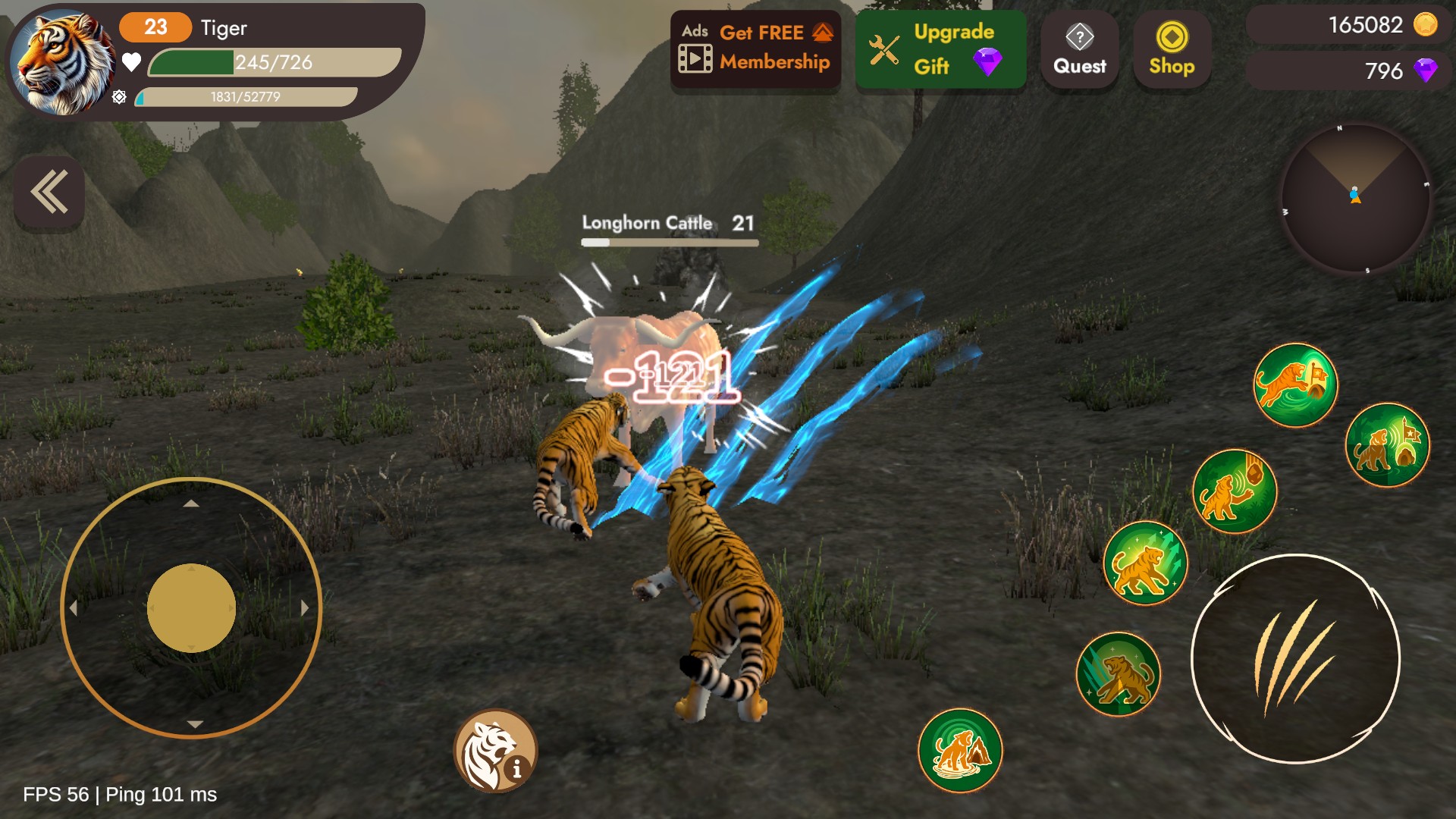Open the tiger info button
Screen dimensions: 1456x819
click(x=496, y=751)
